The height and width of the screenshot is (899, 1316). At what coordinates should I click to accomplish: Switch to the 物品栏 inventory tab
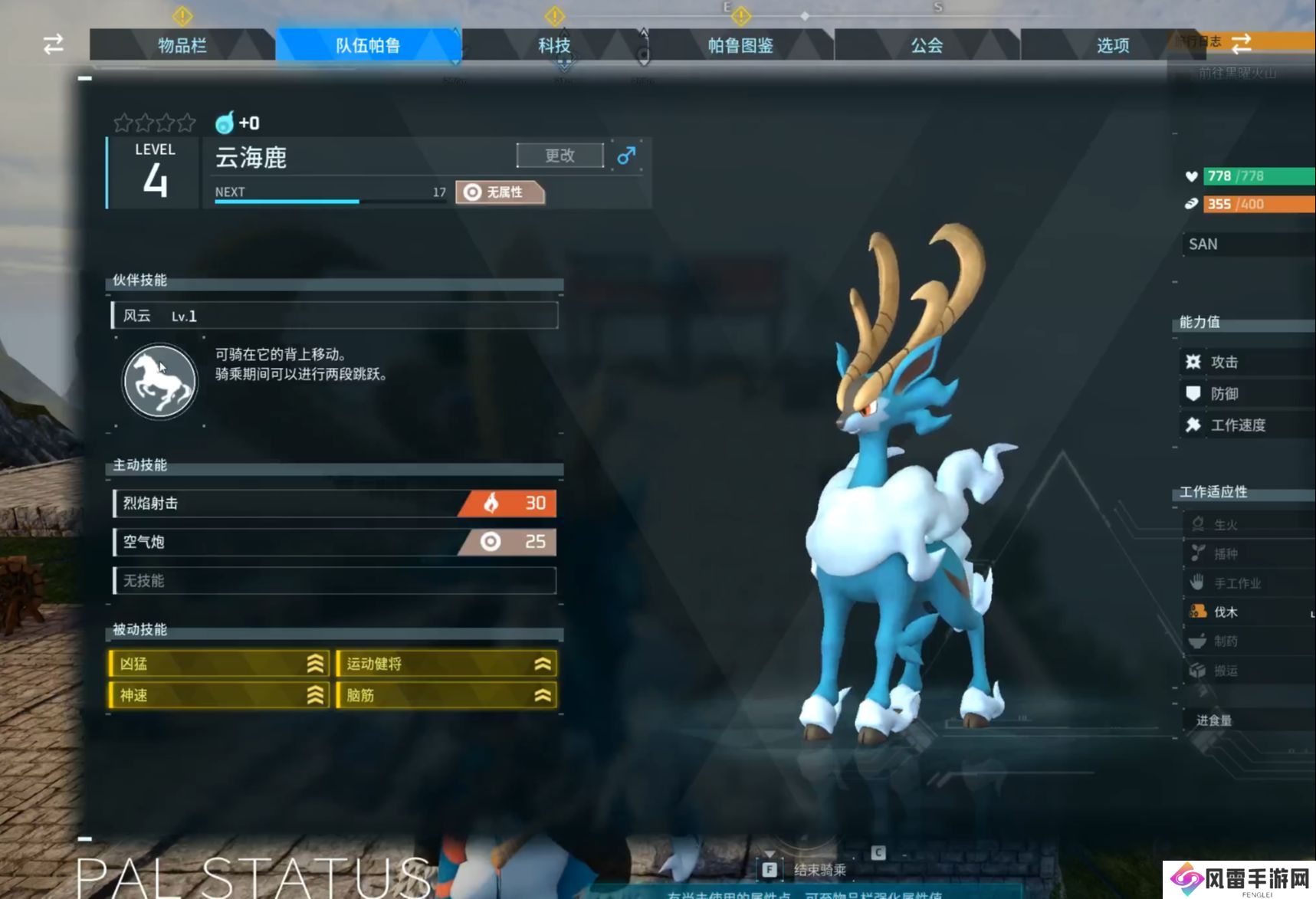tap(183, 45)
